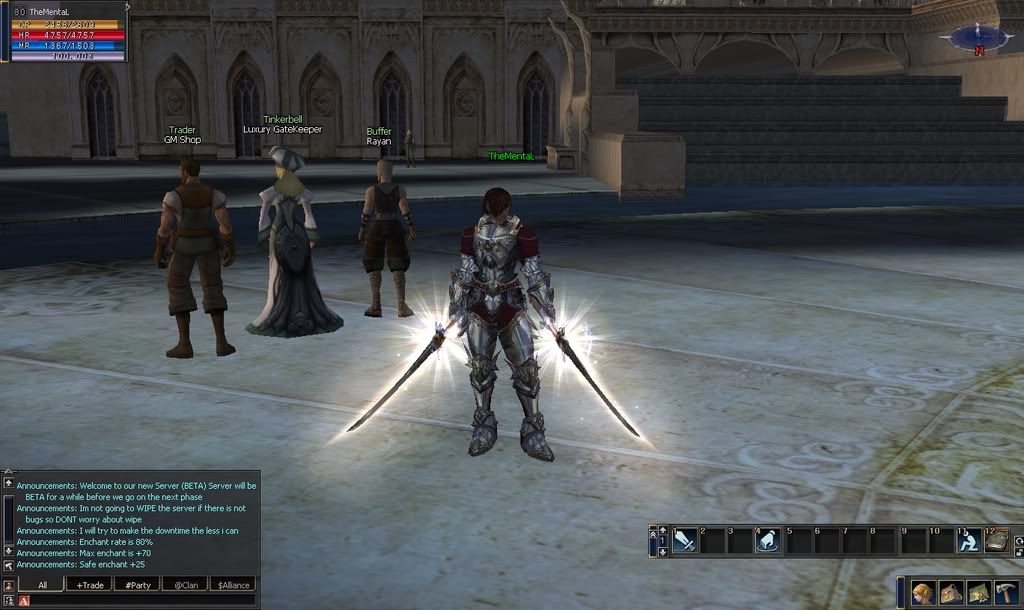This screenshot has height=610, width=1024.
Task: Show the $Alliance chat tab
Action: [232, 584]
